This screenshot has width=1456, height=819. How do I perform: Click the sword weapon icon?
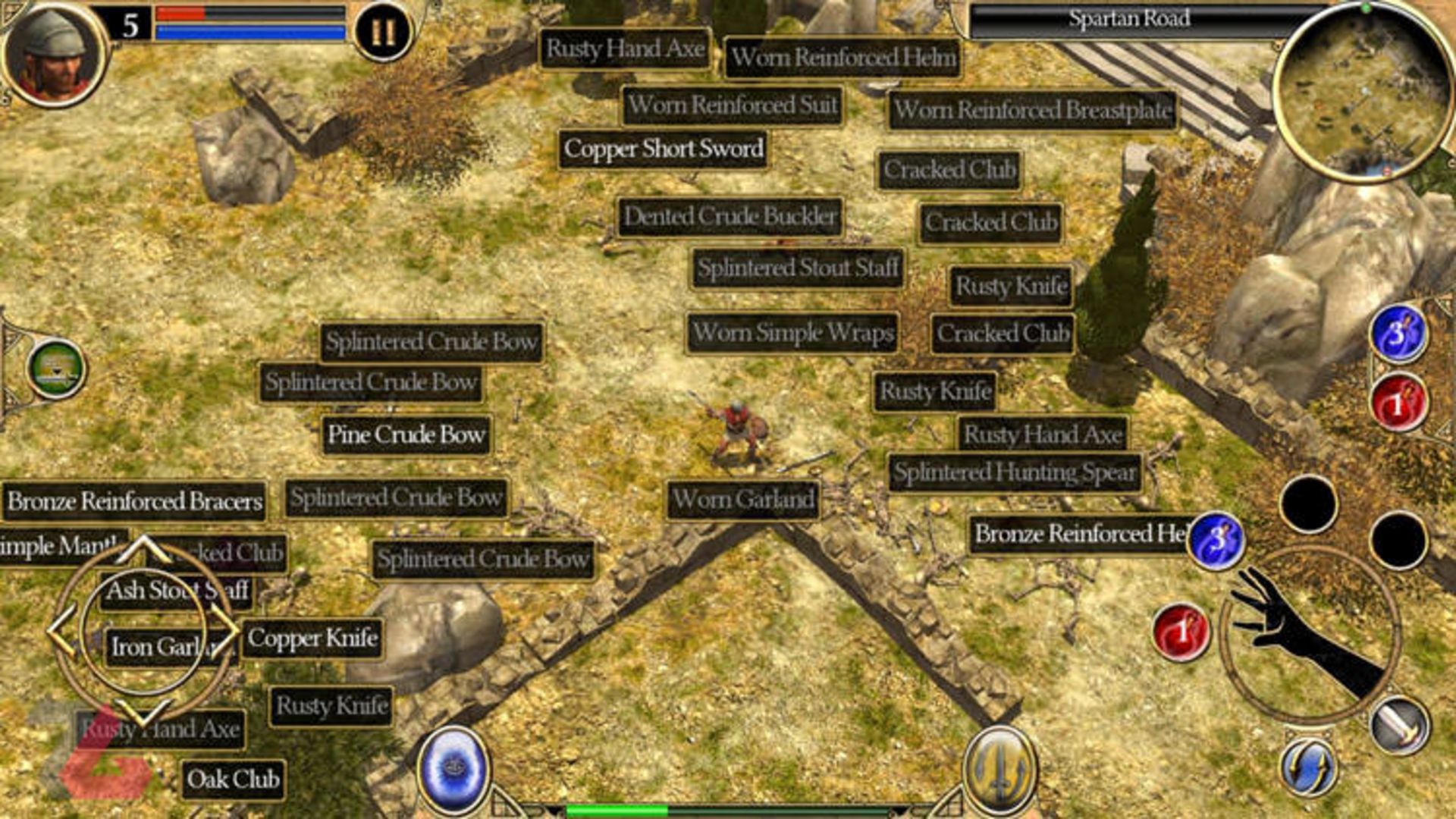(x=1400, y=724)
